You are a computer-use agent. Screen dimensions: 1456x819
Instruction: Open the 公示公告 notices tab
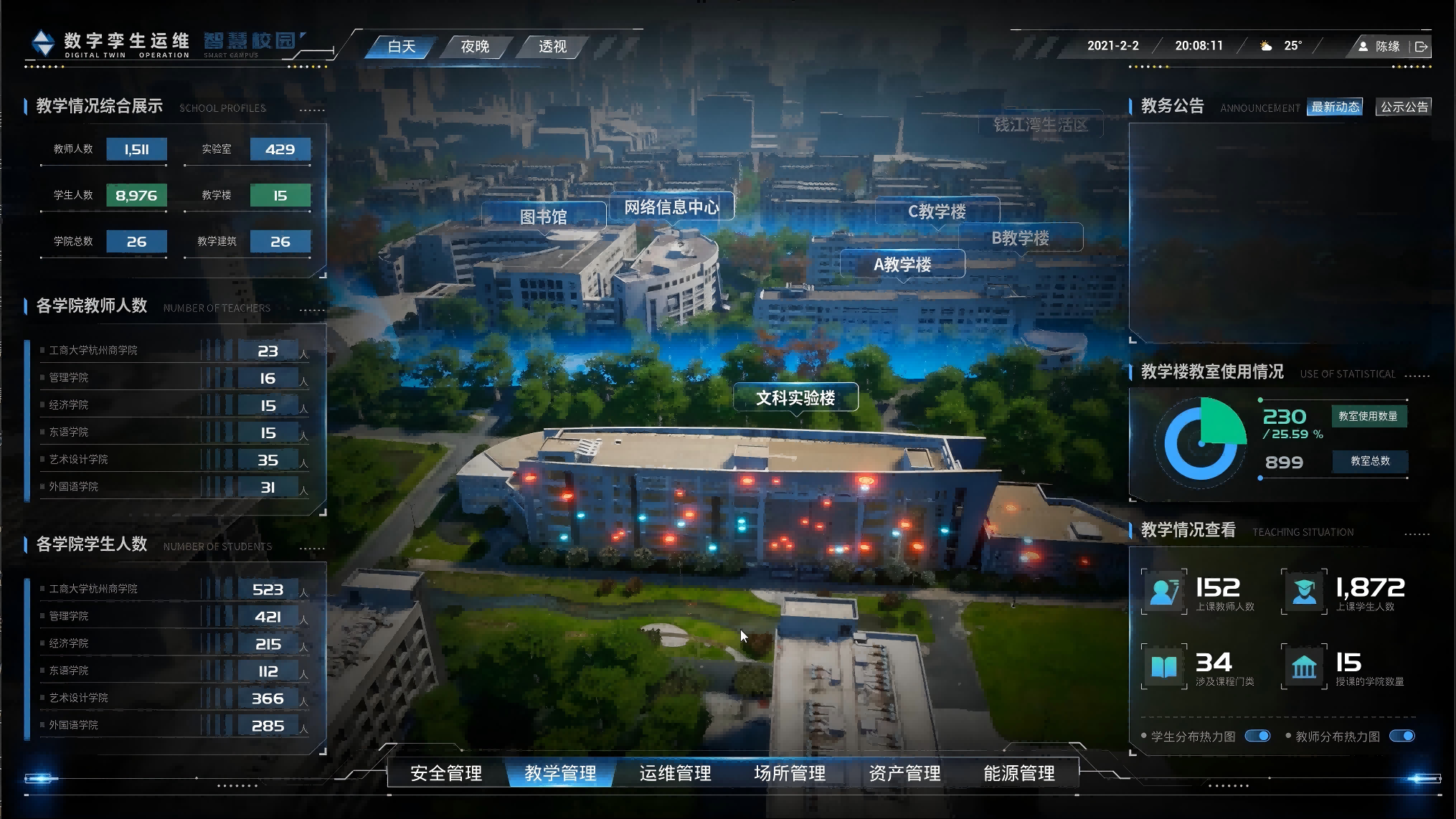tap(1404, 107)
